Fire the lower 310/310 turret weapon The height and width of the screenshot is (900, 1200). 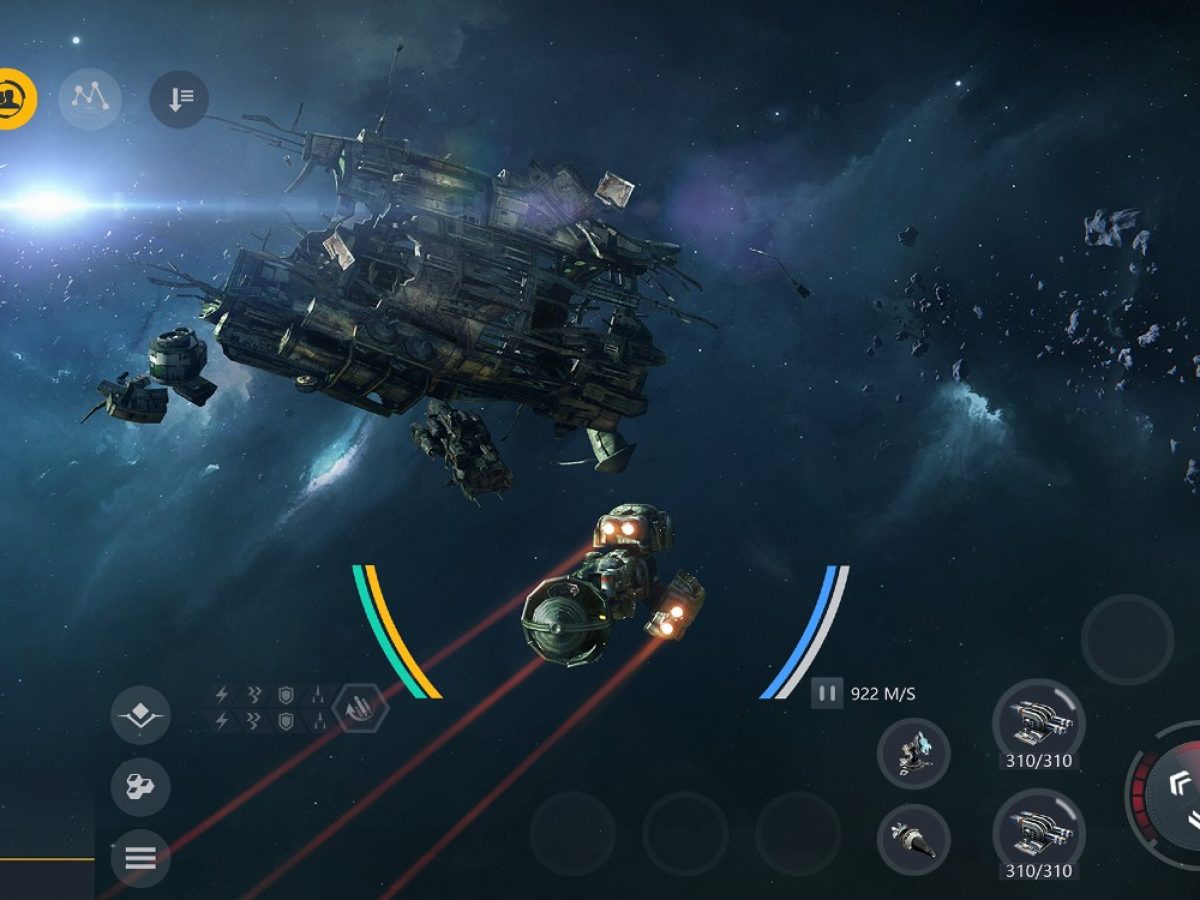pyautogui.click(x=1038, y=833)
